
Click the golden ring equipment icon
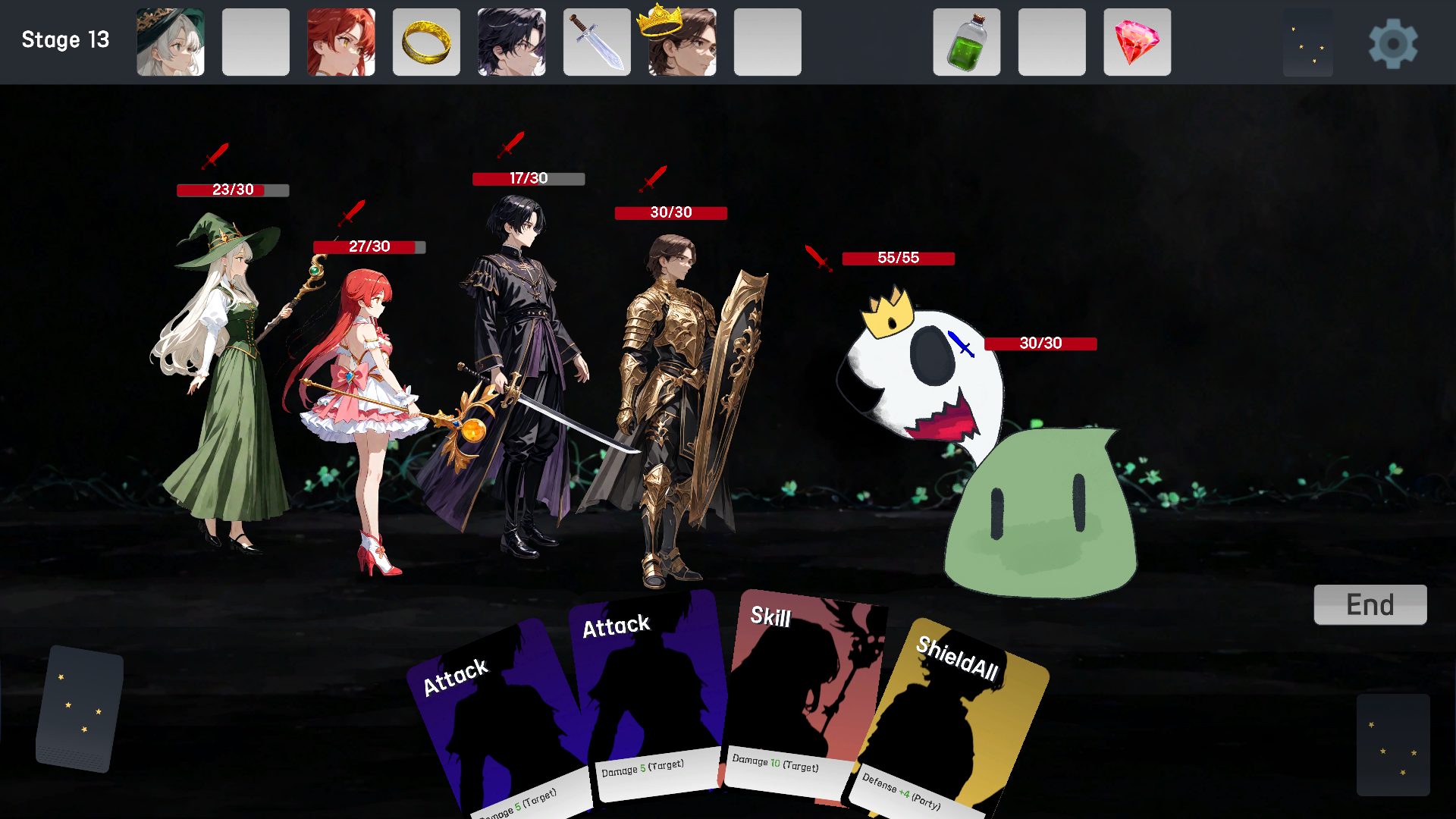(x=426, y=42)
